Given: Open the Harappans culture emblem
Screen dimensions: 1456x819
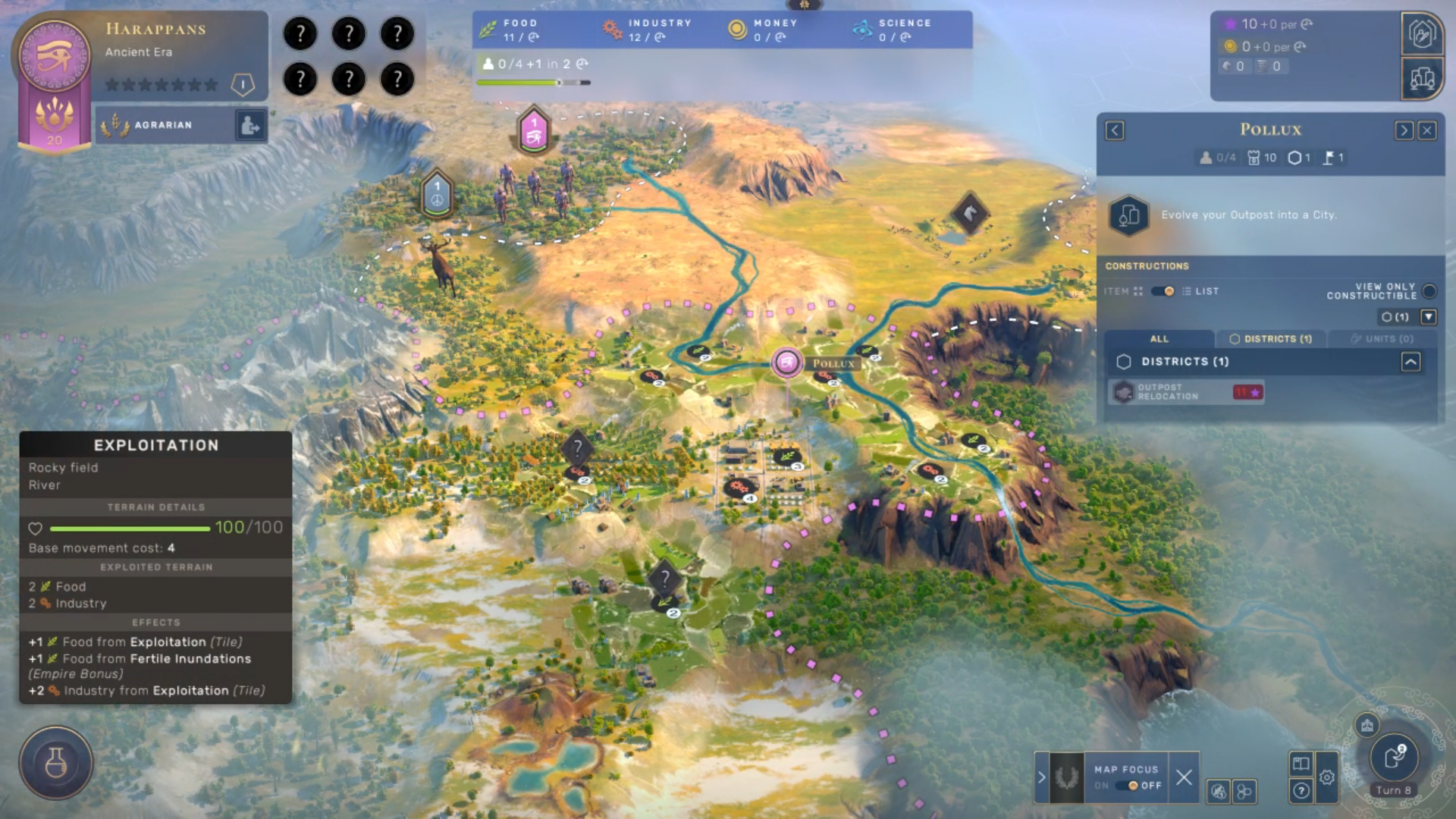Looking at the screenshot, I should pyautogui.click(x=54, y=57).
